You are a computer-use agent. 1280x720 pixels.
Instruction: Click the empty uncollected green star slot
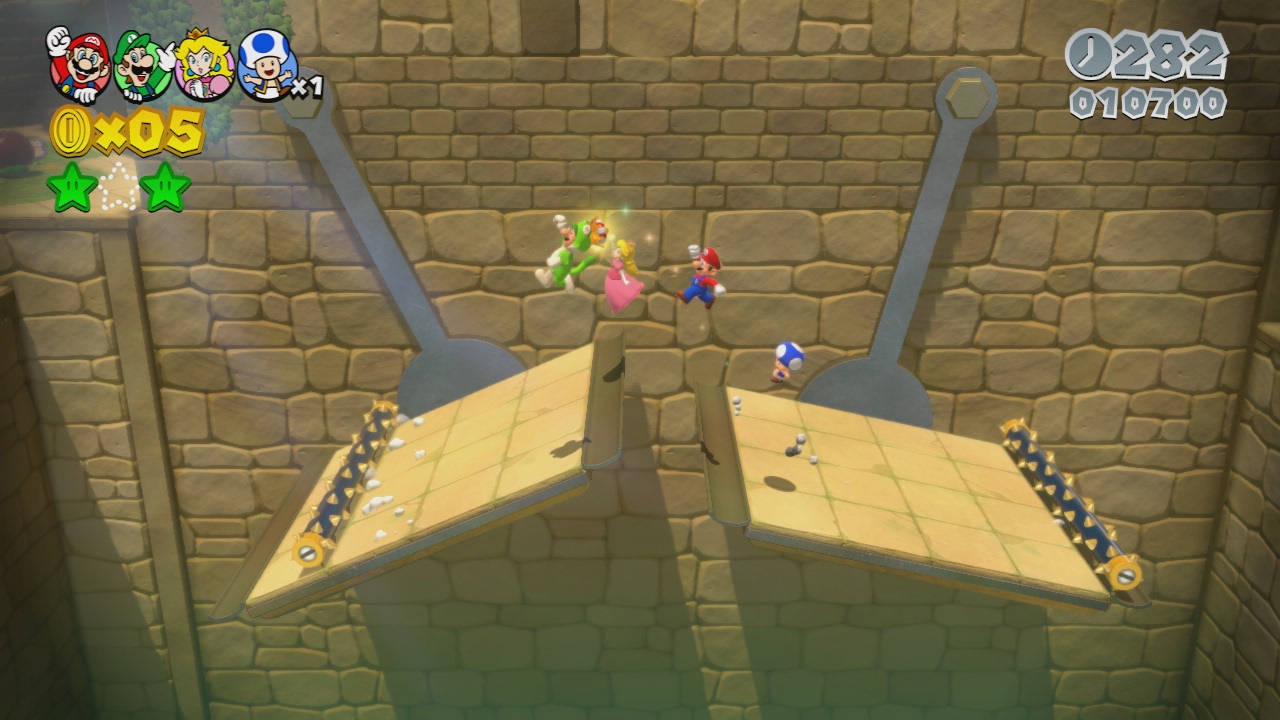pos(120,188)
